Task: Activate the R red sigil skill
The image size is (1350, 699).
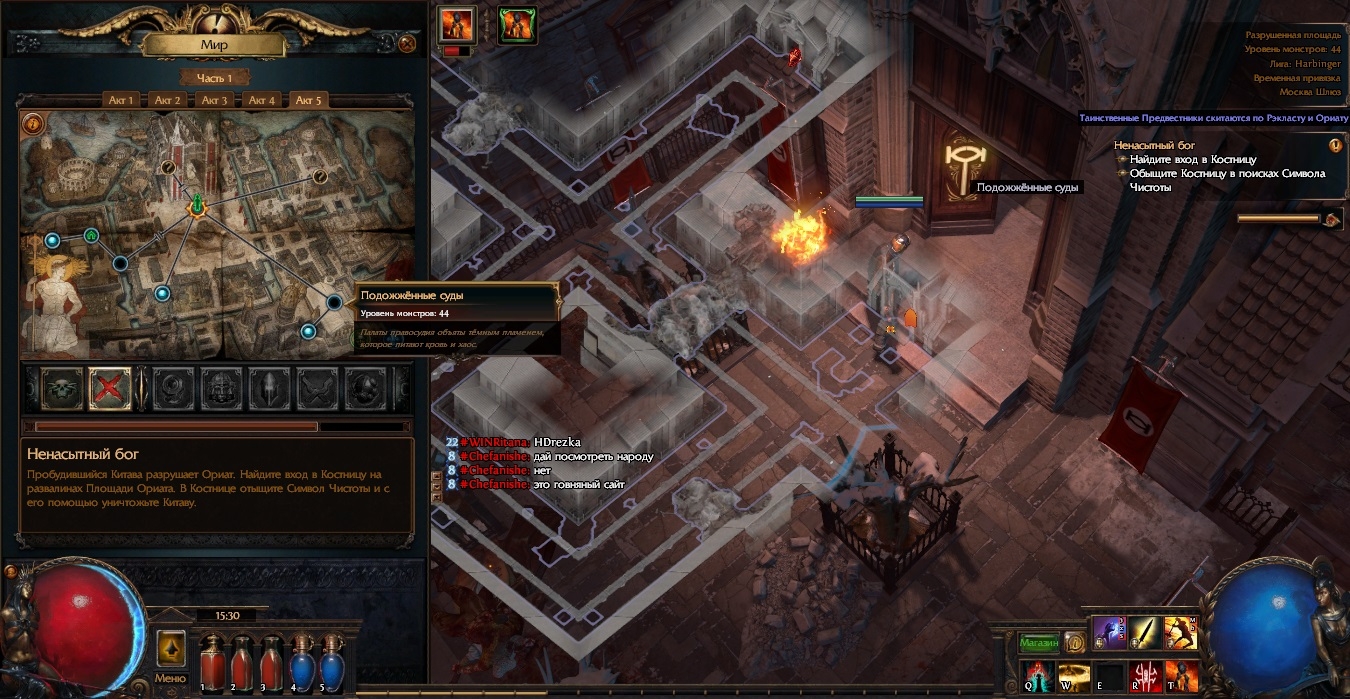Action: click(1145, 674)
